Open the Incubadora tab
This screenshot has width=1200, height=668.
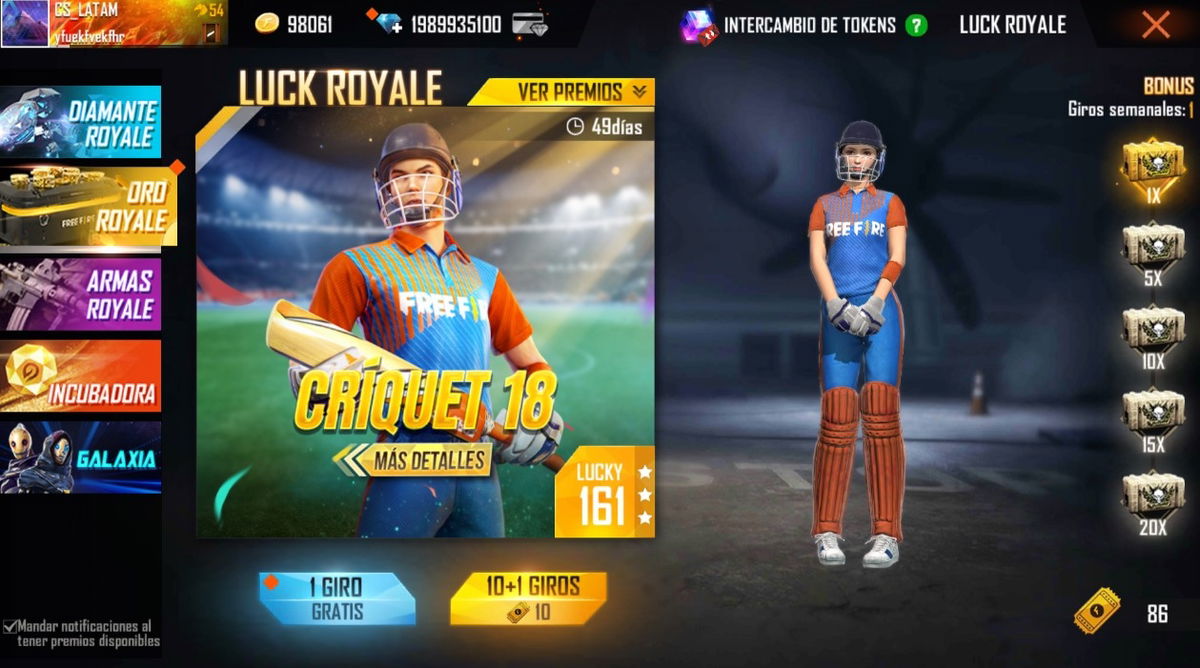tap(81, 375)
